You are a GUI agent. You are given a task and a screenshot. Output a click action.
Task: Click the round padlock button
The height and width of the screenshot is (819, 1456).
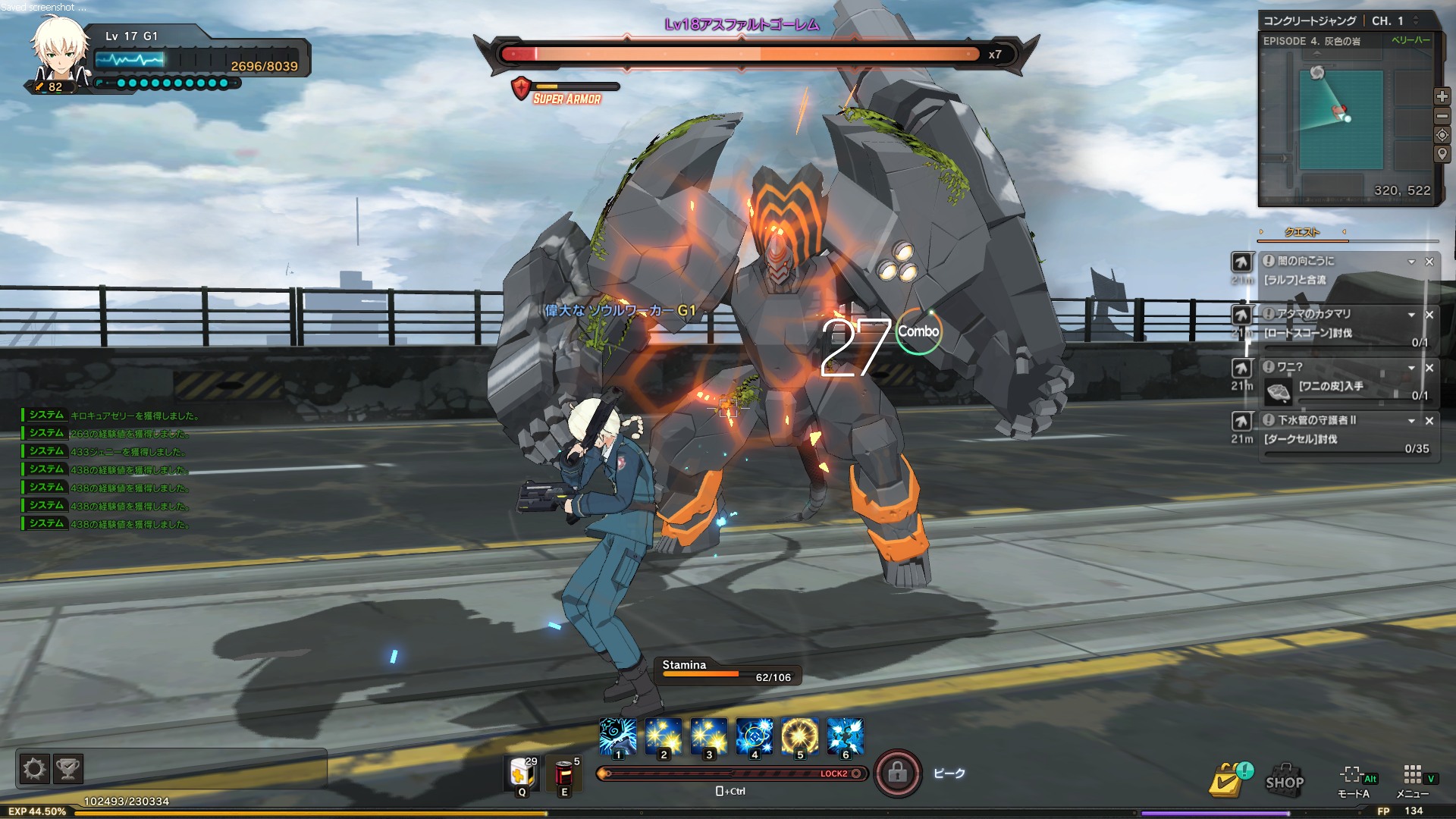[x=898, y=773]
